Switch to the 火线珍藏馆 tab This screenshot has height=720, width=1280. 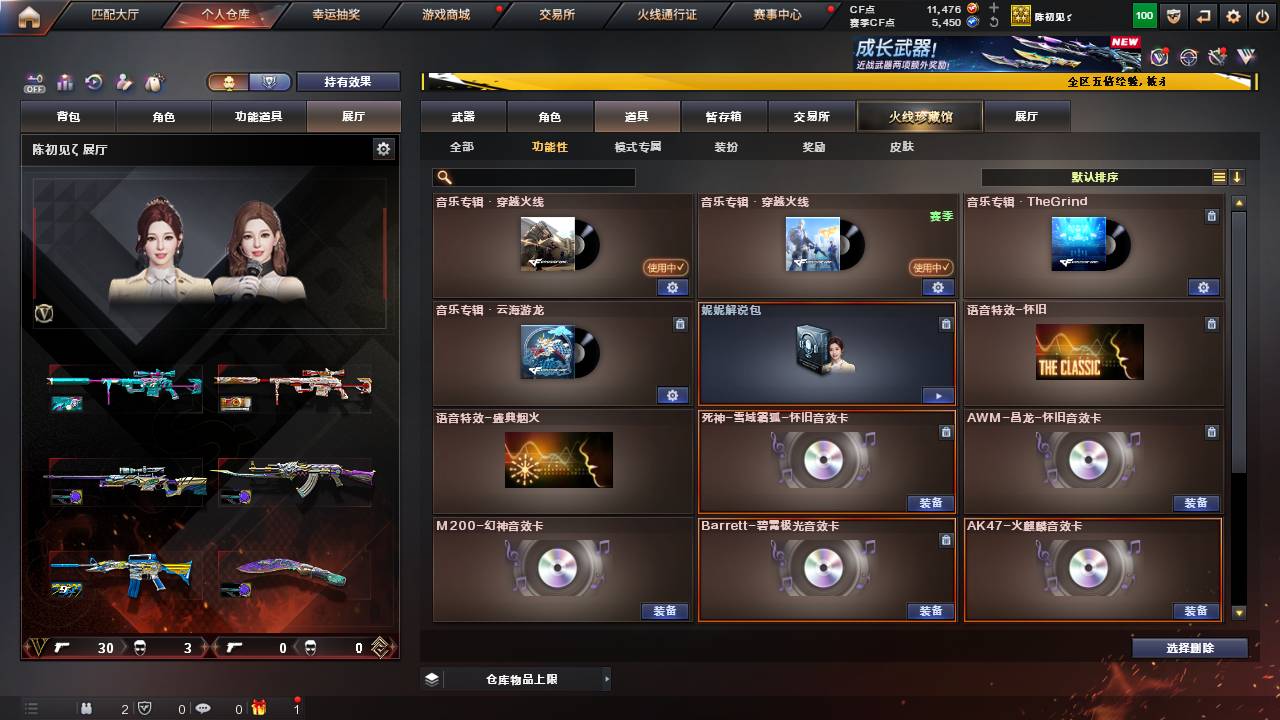919,116
